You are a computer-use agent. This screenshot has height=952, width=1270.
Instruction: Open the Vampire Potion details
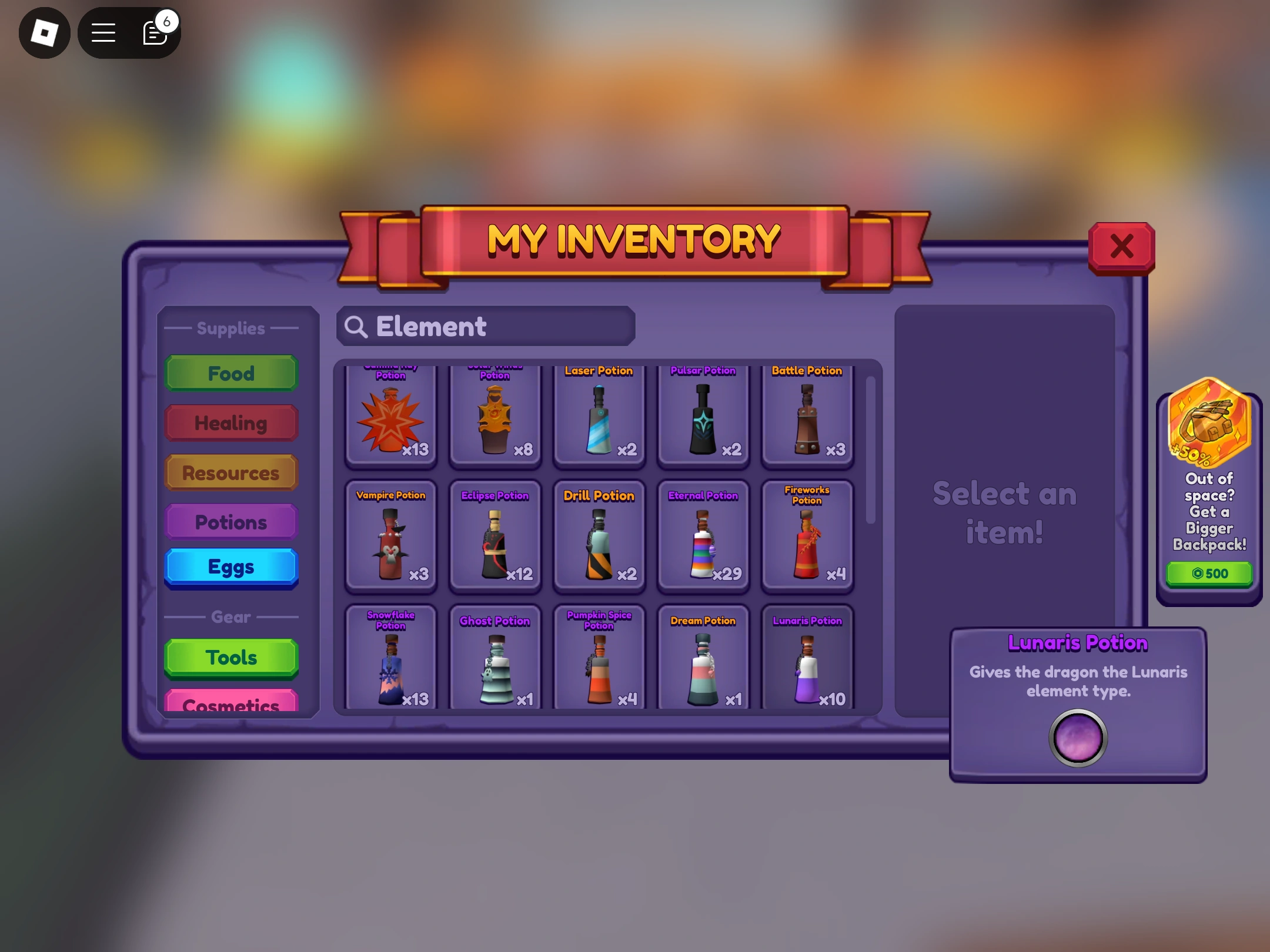click(x=391, y=538)
